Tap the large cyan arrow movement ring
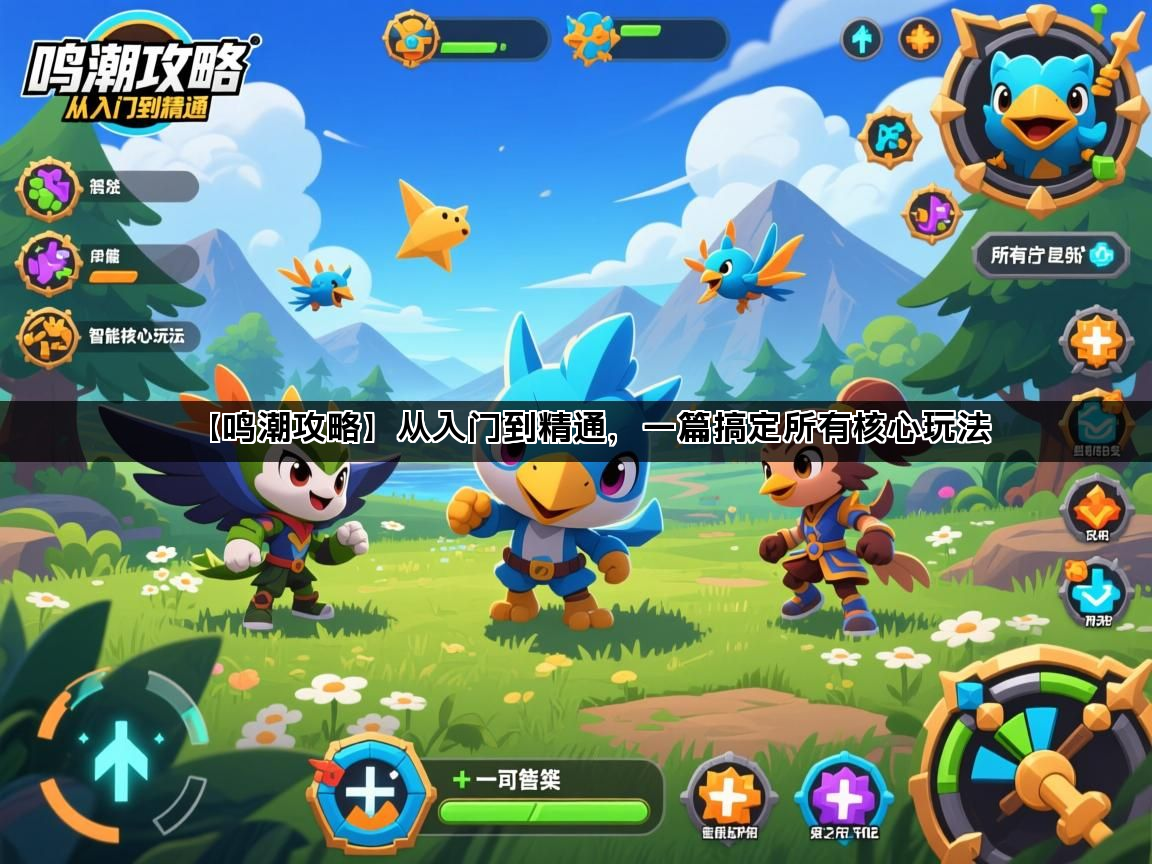This screenshot has height=864, width=1152. (121, 752)
